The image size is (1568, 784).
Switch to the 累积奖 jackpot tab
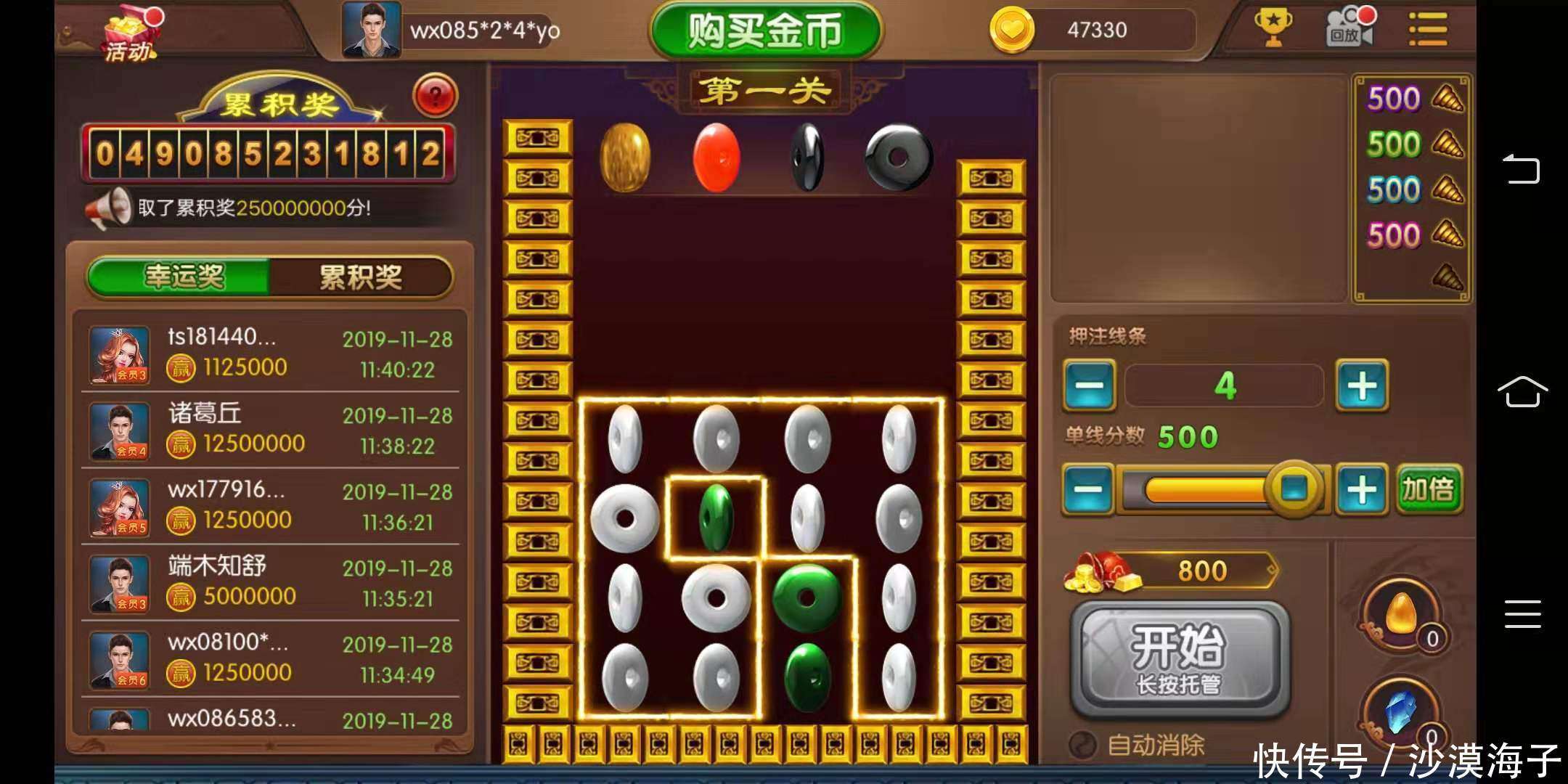pos(361,276)
